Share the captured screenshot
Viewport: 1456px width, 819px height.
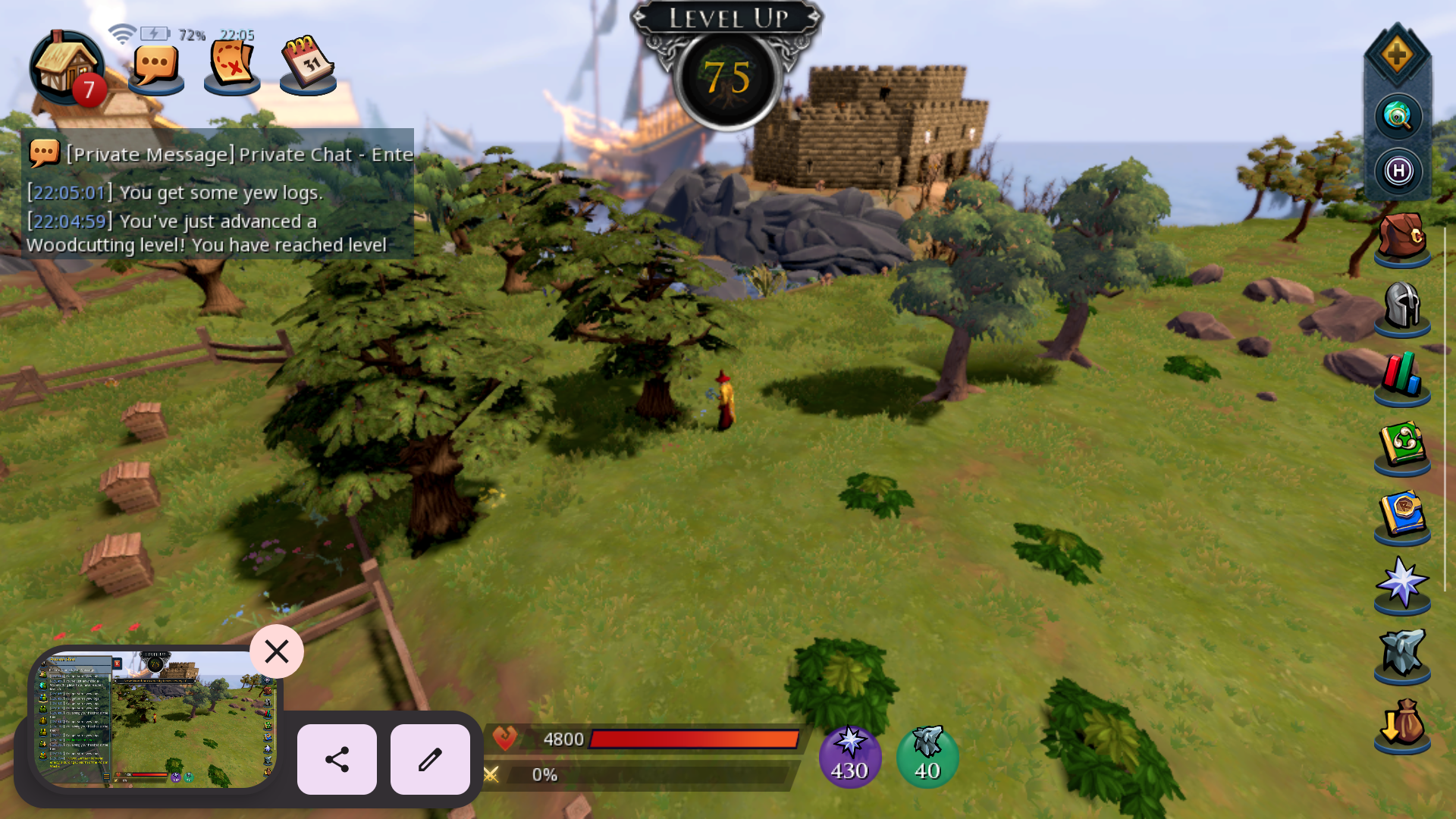coord(337,759)
